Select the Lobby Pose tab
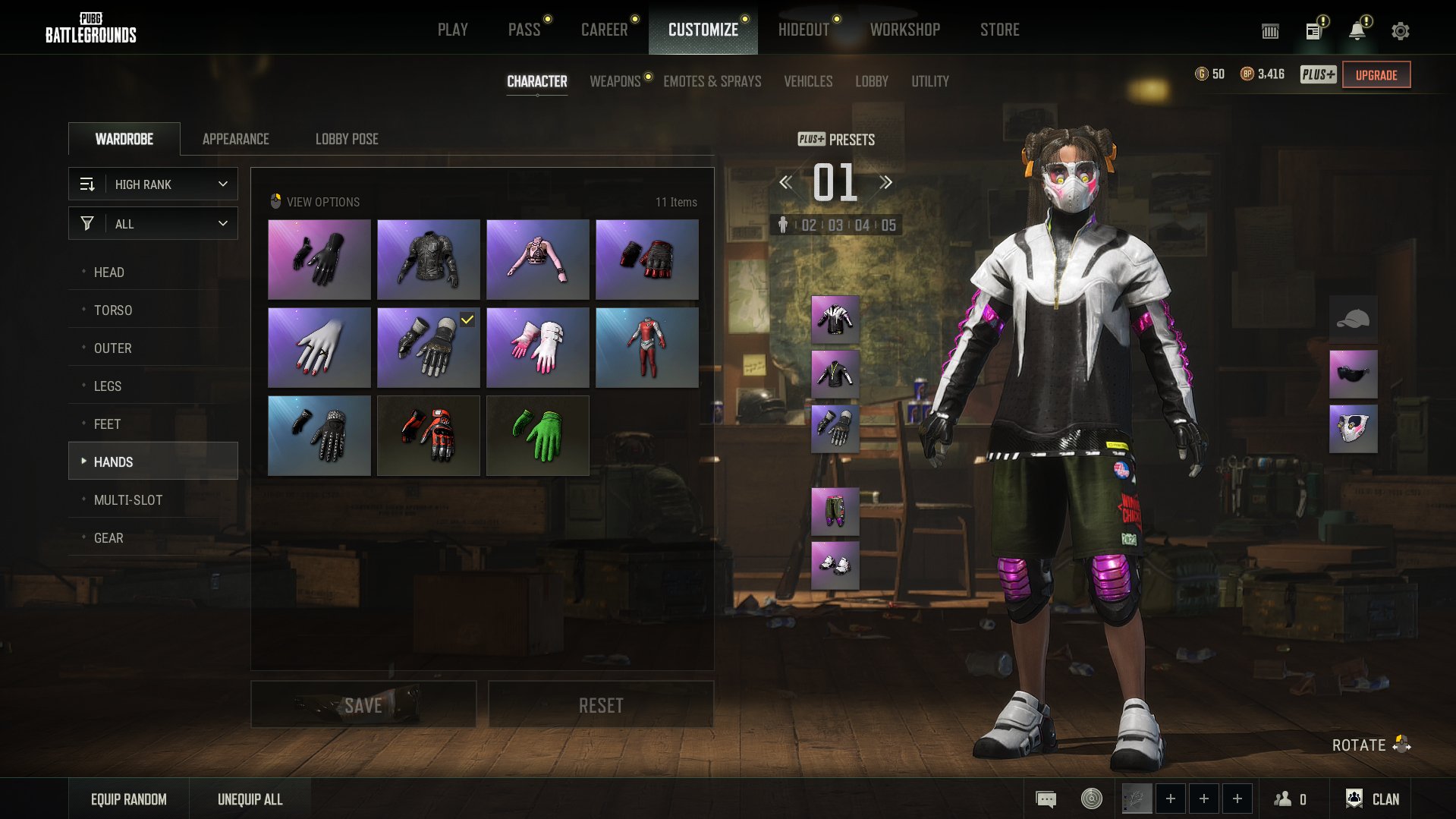 pyautogui.click(x=347, y=139)
